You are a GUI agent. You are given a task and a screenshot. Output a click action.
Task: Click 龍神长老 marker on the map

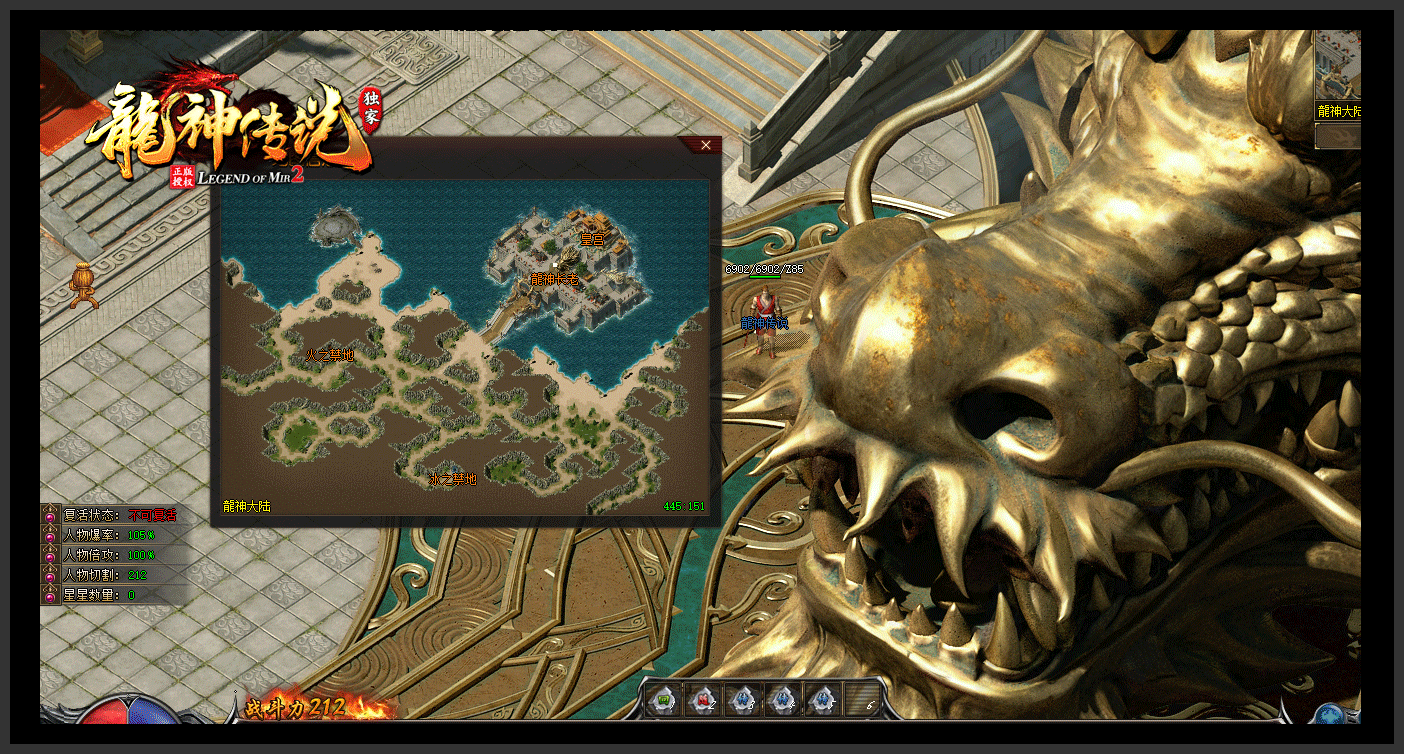554,280
